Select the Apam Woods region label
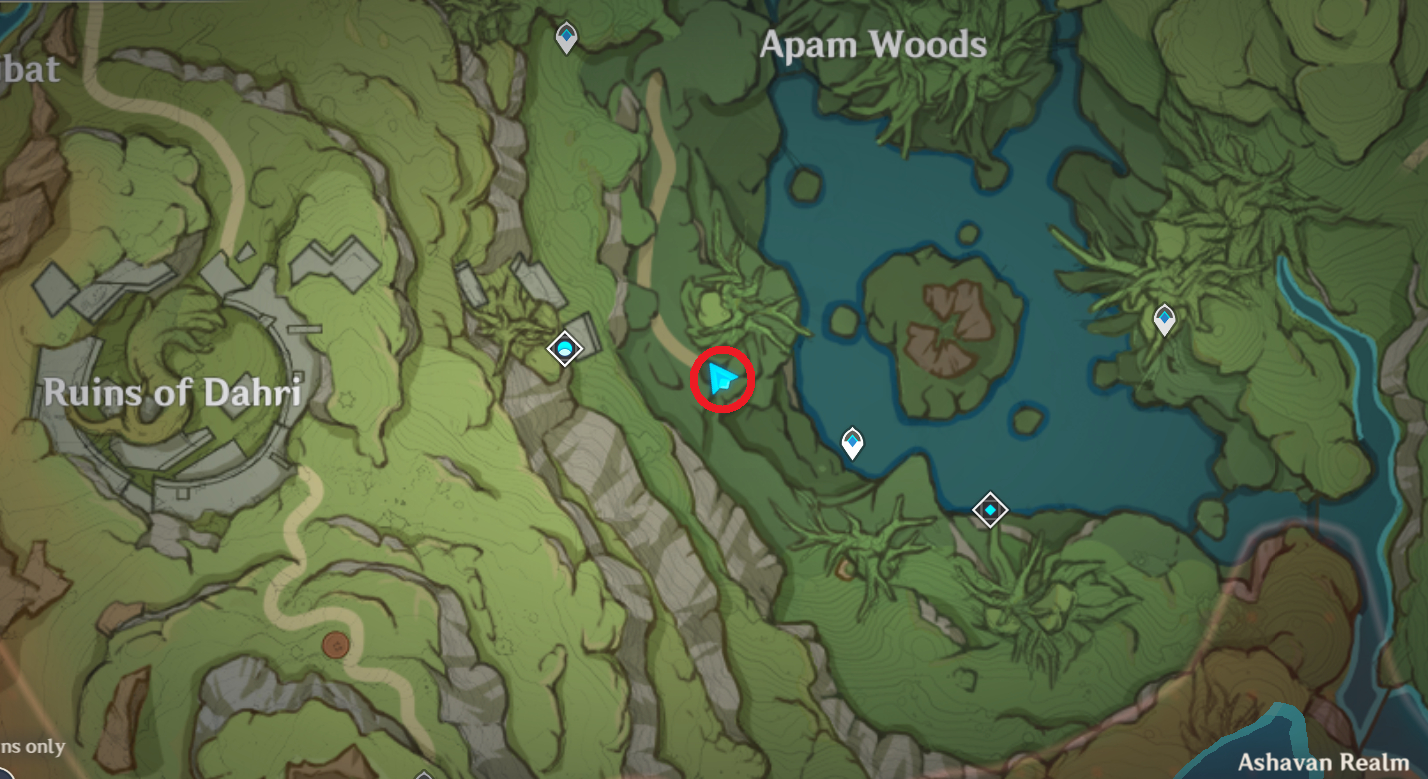Image resolution: width=1428 pixels, height=779 pixels. [871, 44]
